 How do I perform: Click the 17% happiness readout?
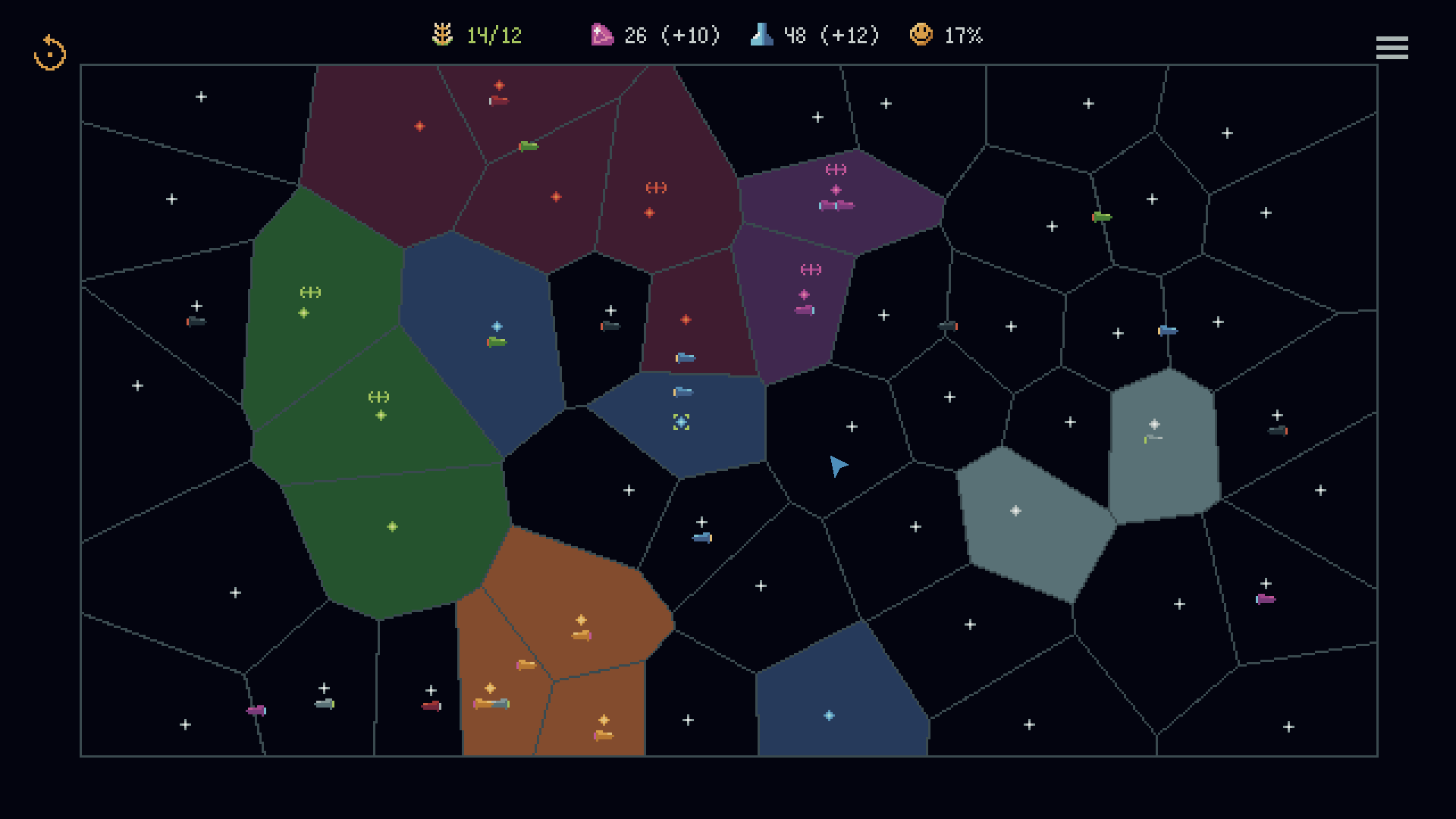[962, 34]
